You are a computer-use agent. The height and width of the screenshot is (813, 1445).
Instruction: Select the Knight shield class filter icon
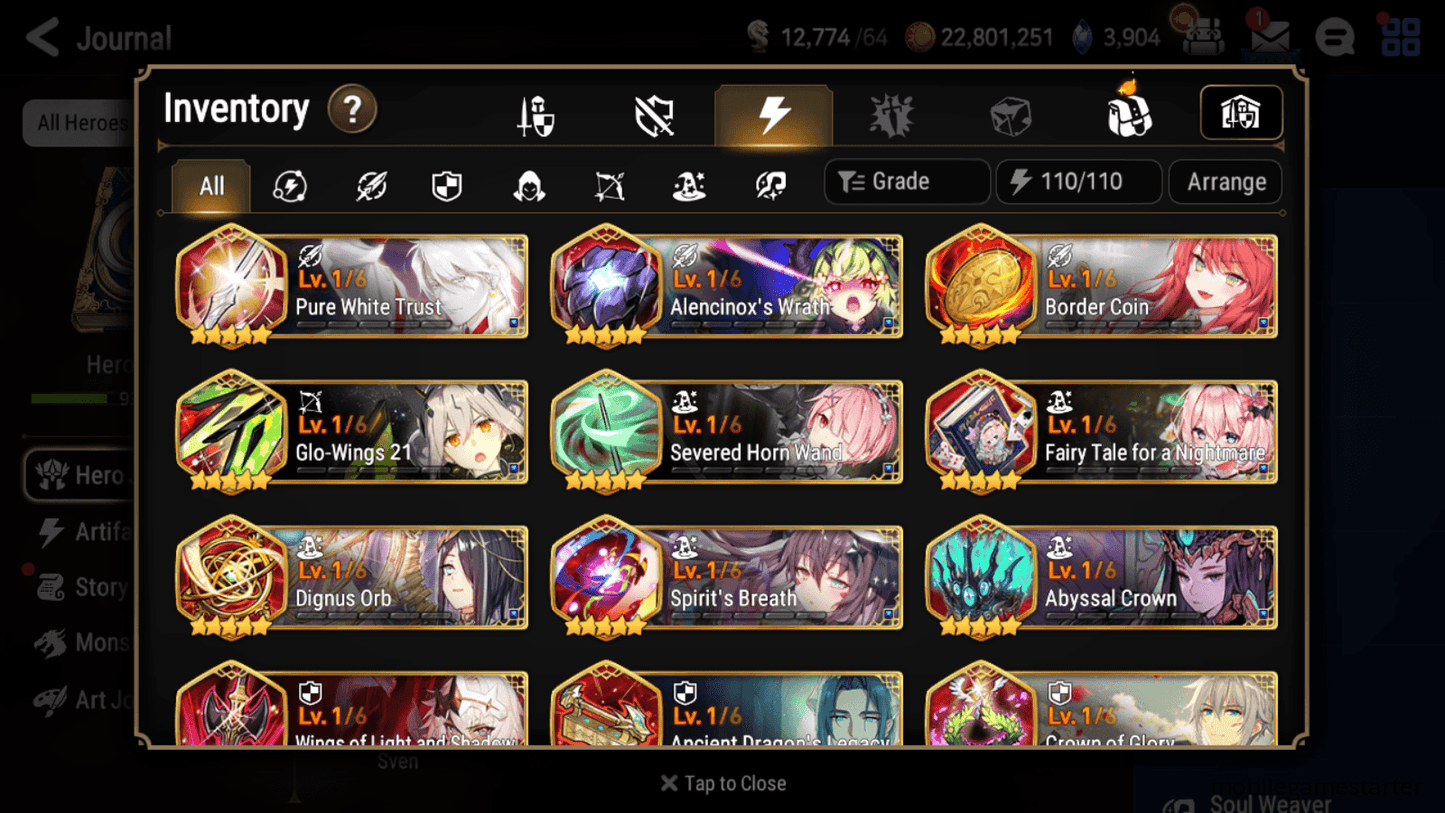[x=447, y=184]
